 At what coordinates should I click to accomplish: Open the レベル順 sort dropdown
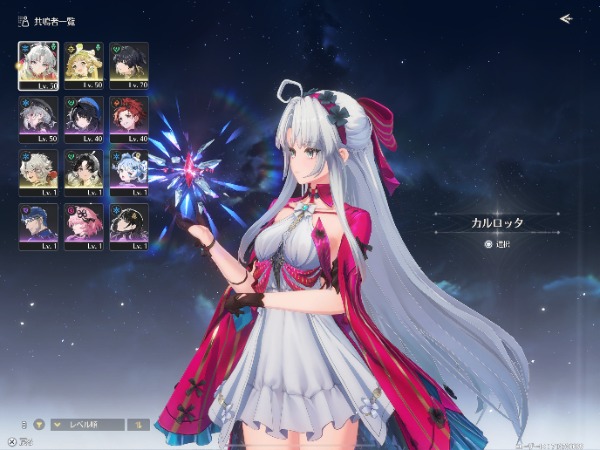click(x=89, y=424)
